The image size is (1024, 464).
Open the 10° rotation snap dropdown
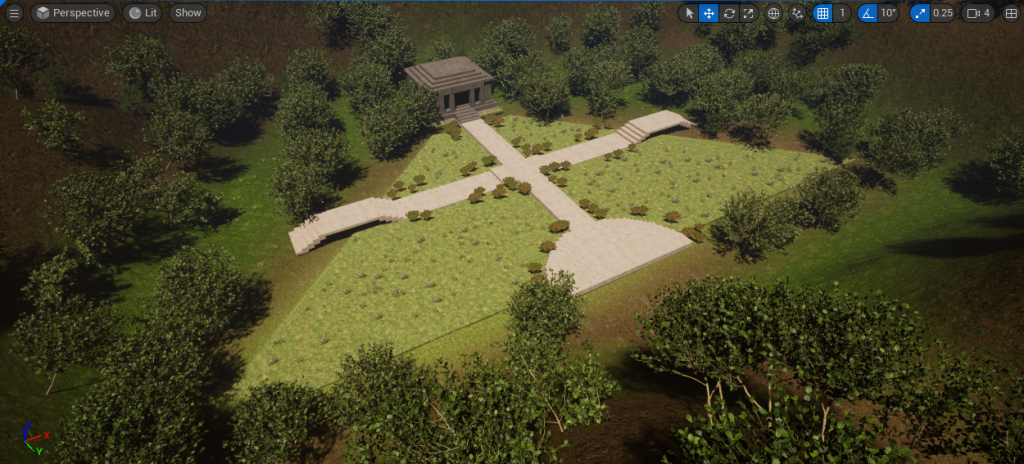pyautogui.click(x=888, y=13)
